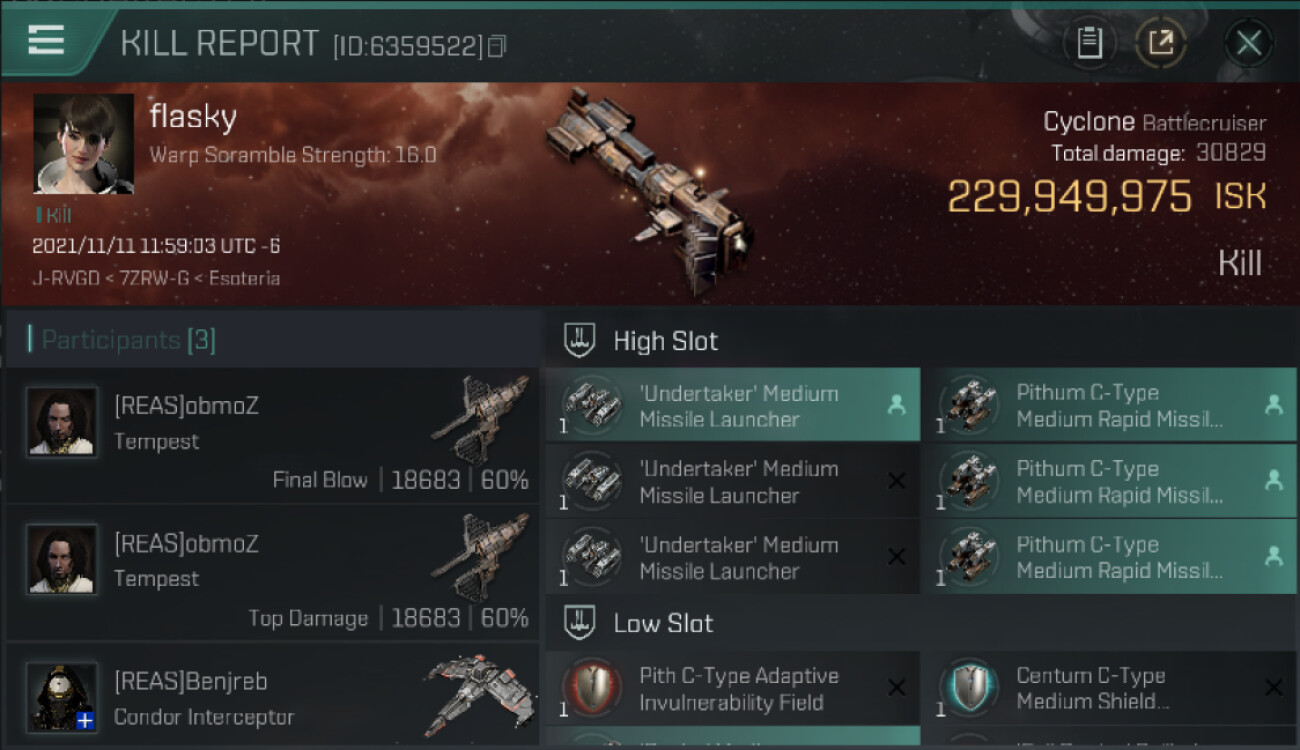Select the Final Blow obmoZ row

[272, 436]
